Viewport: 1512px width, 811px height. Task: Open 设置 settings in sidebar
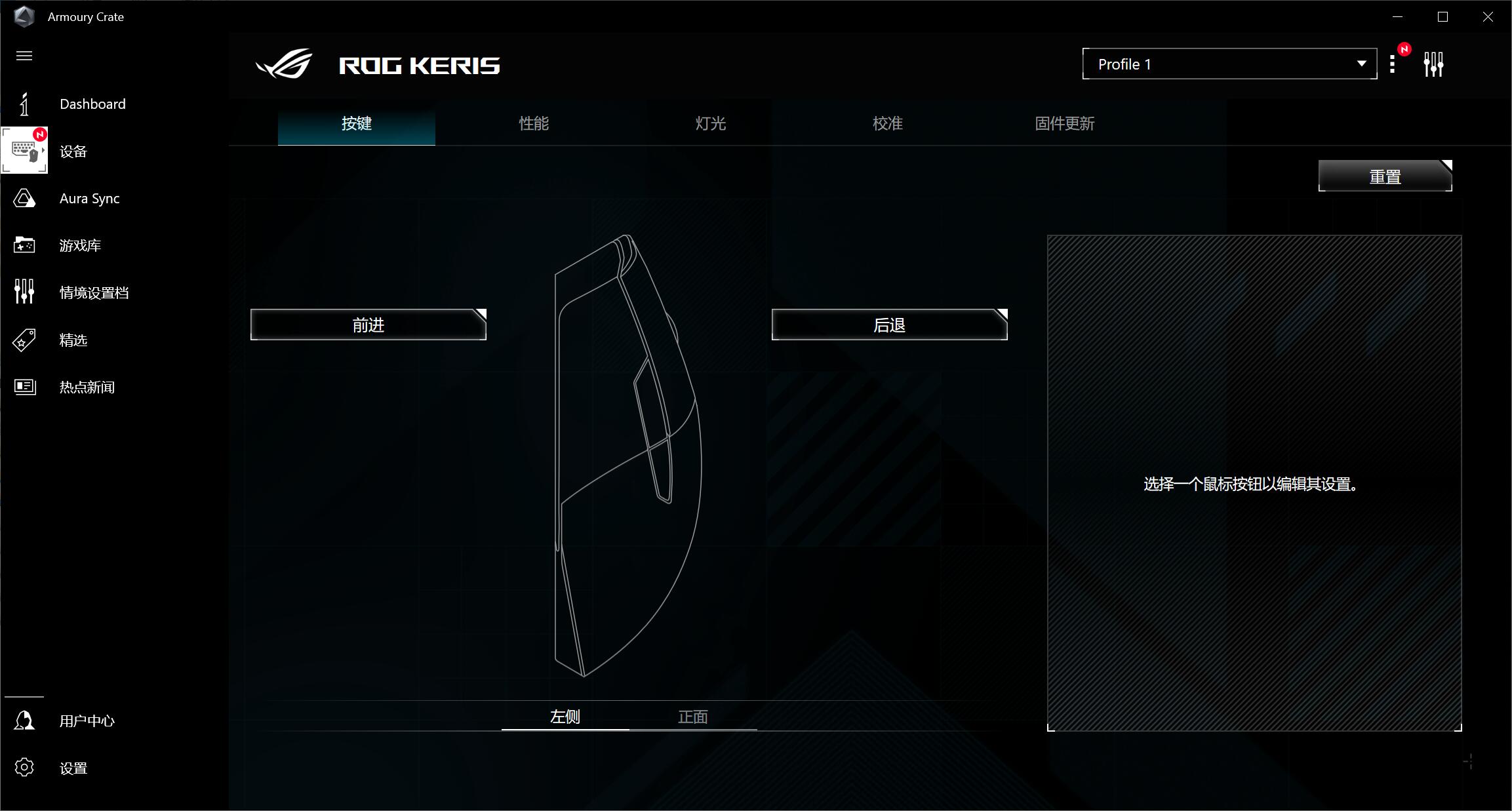coord(73,768)
